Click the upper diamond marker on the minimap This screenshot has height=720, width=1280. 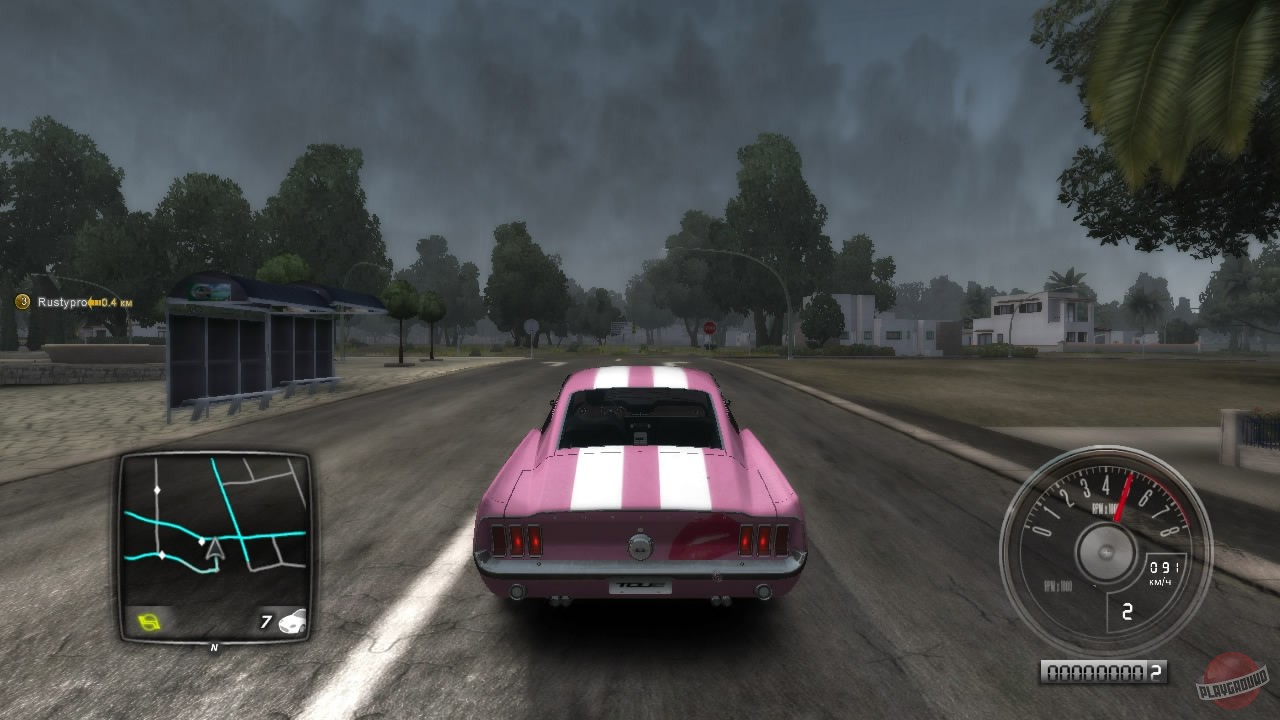tap(158, 489)
